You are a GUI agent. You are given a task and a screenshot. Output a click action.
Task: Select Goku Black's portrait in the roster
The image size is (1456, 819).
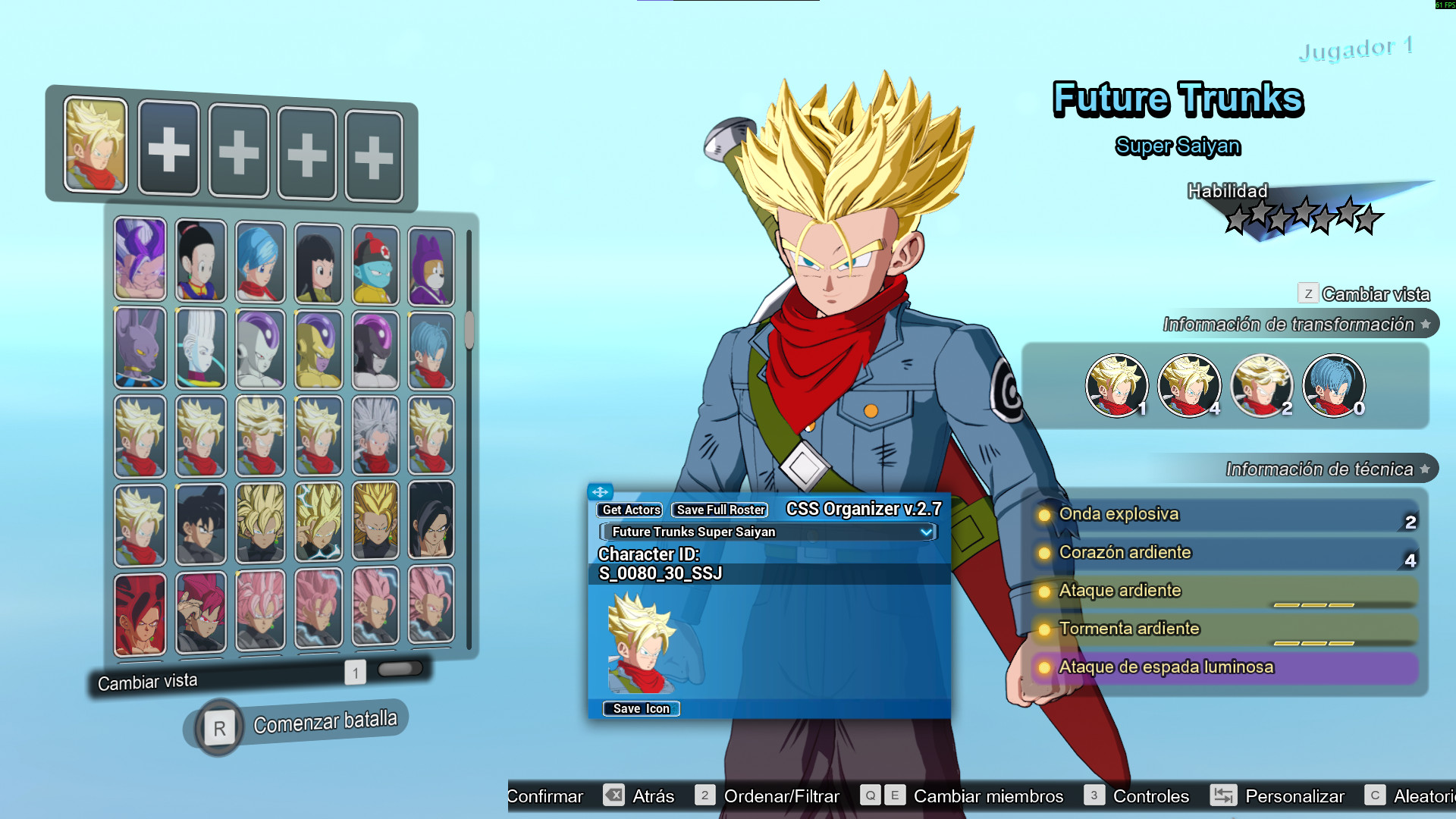coord(199,523)
